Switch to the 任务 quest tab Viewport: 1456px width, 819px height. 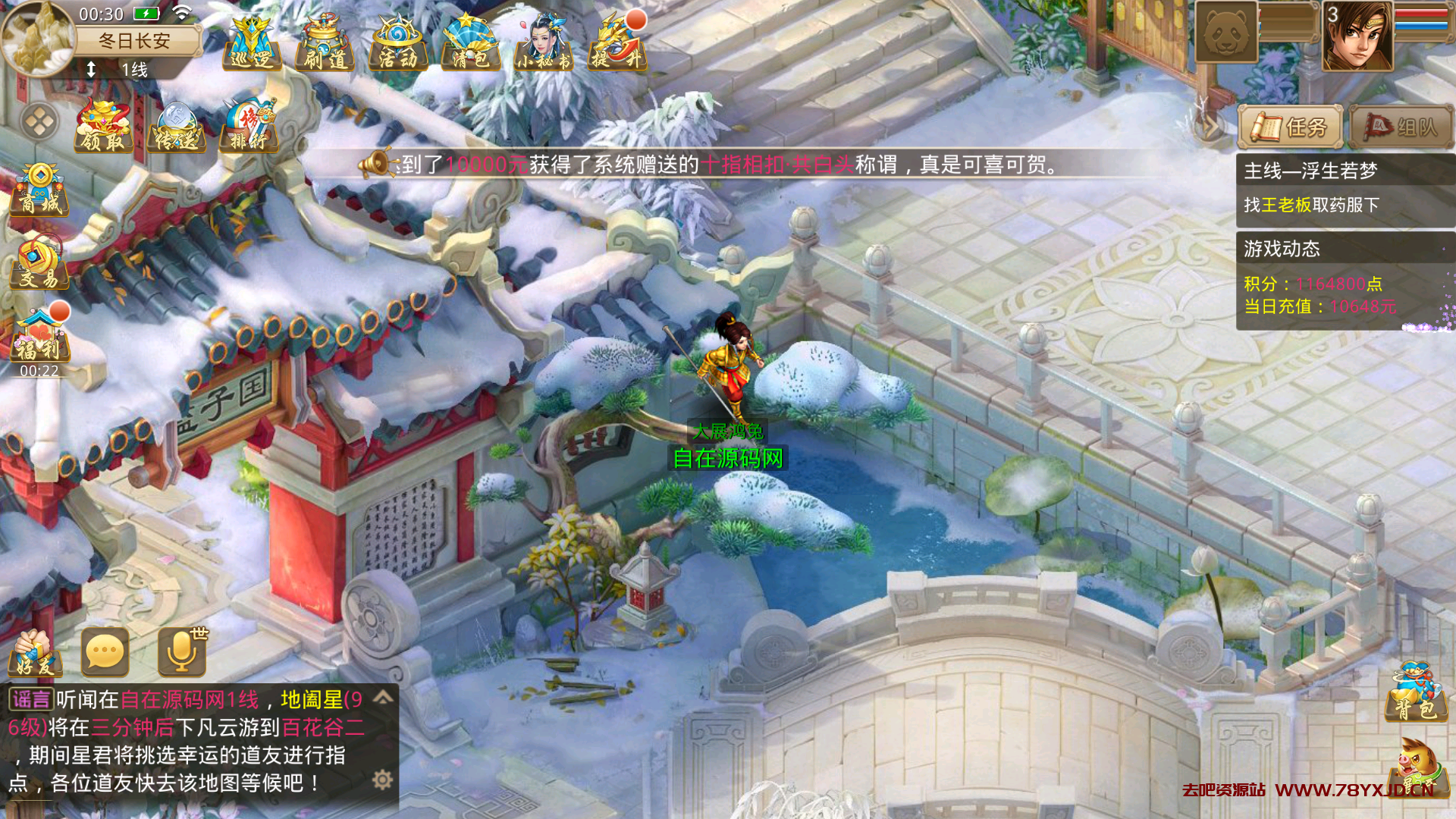tap(1291, 127)
